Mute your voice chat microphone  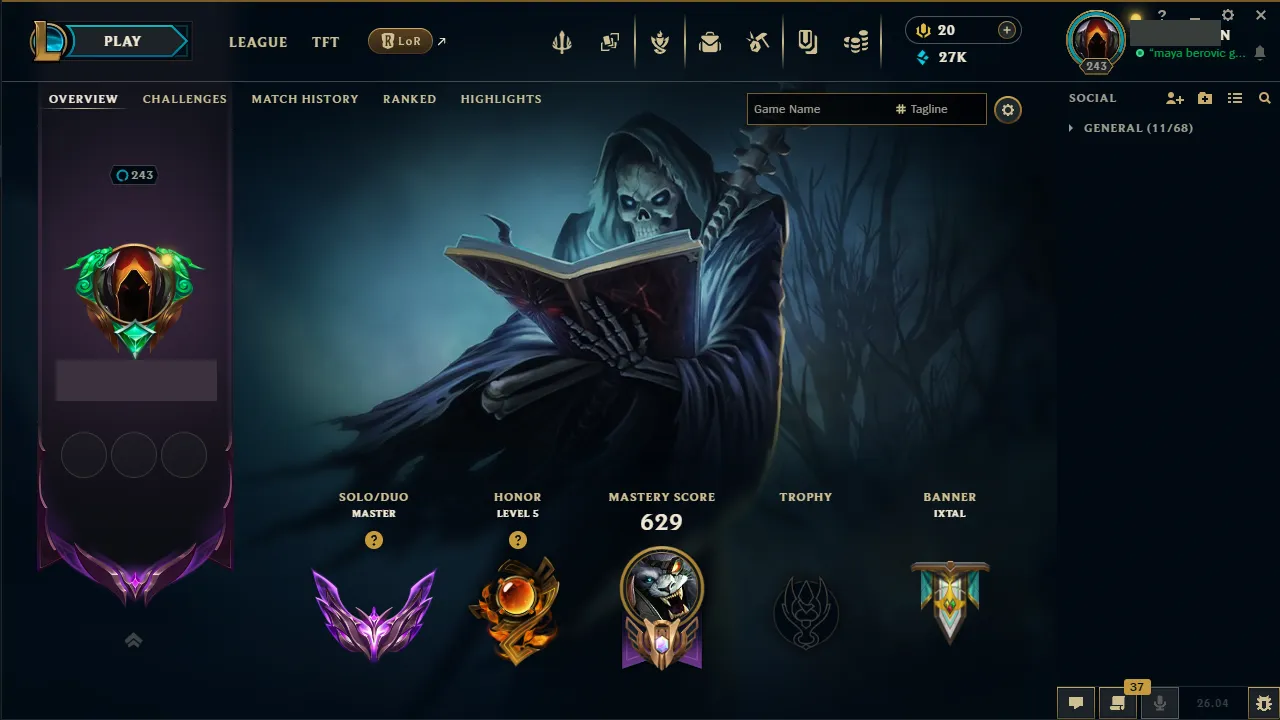pyautogui.click(x=1162, y=703)
